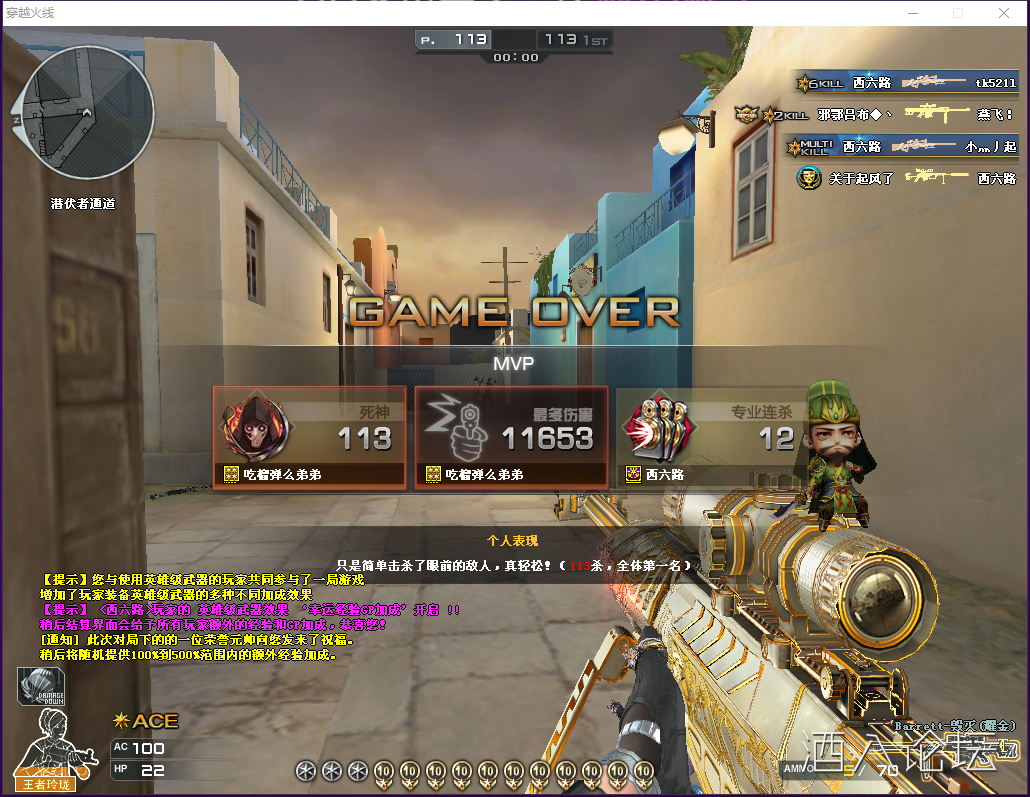The height and width of the screenshot is (797, 1030).
Task: Open the 专业连杀 12 MVP card
Action: [x=710, y=437]
